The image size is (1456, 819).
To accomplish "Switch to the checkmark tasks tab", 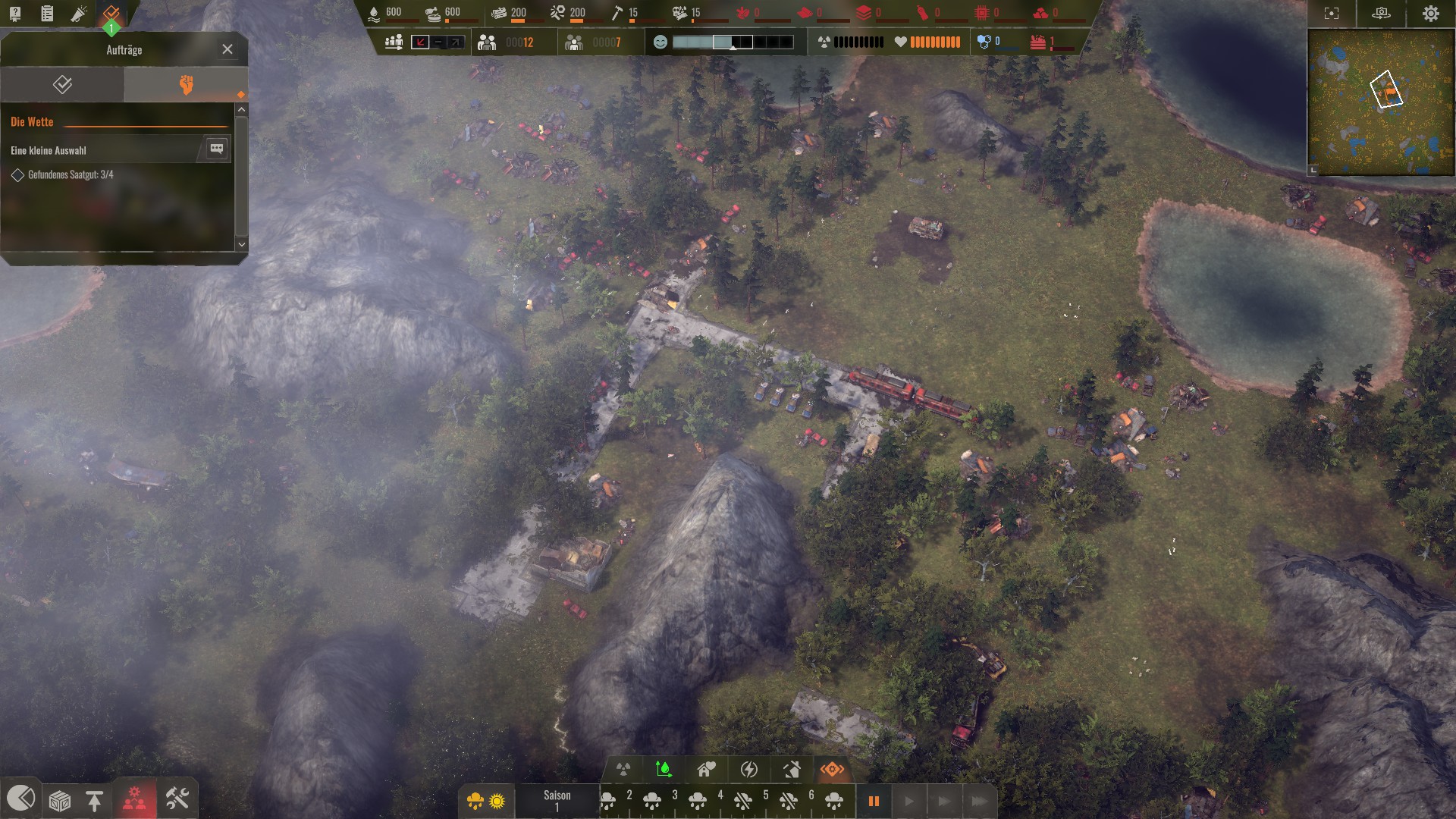I will pos(62,84).
